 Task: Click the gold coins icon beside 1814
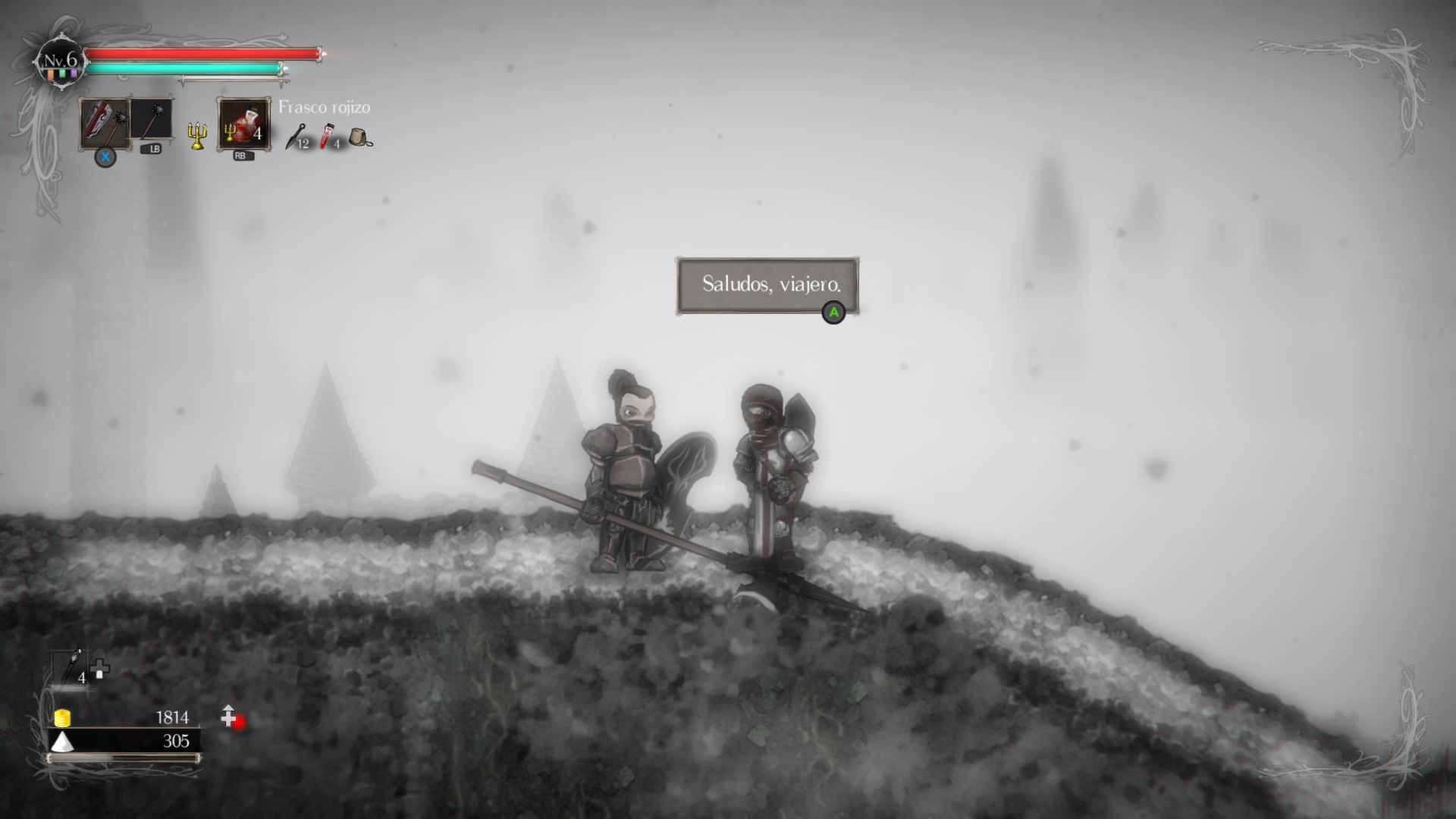pyautogui.click(x=62, y=718)
